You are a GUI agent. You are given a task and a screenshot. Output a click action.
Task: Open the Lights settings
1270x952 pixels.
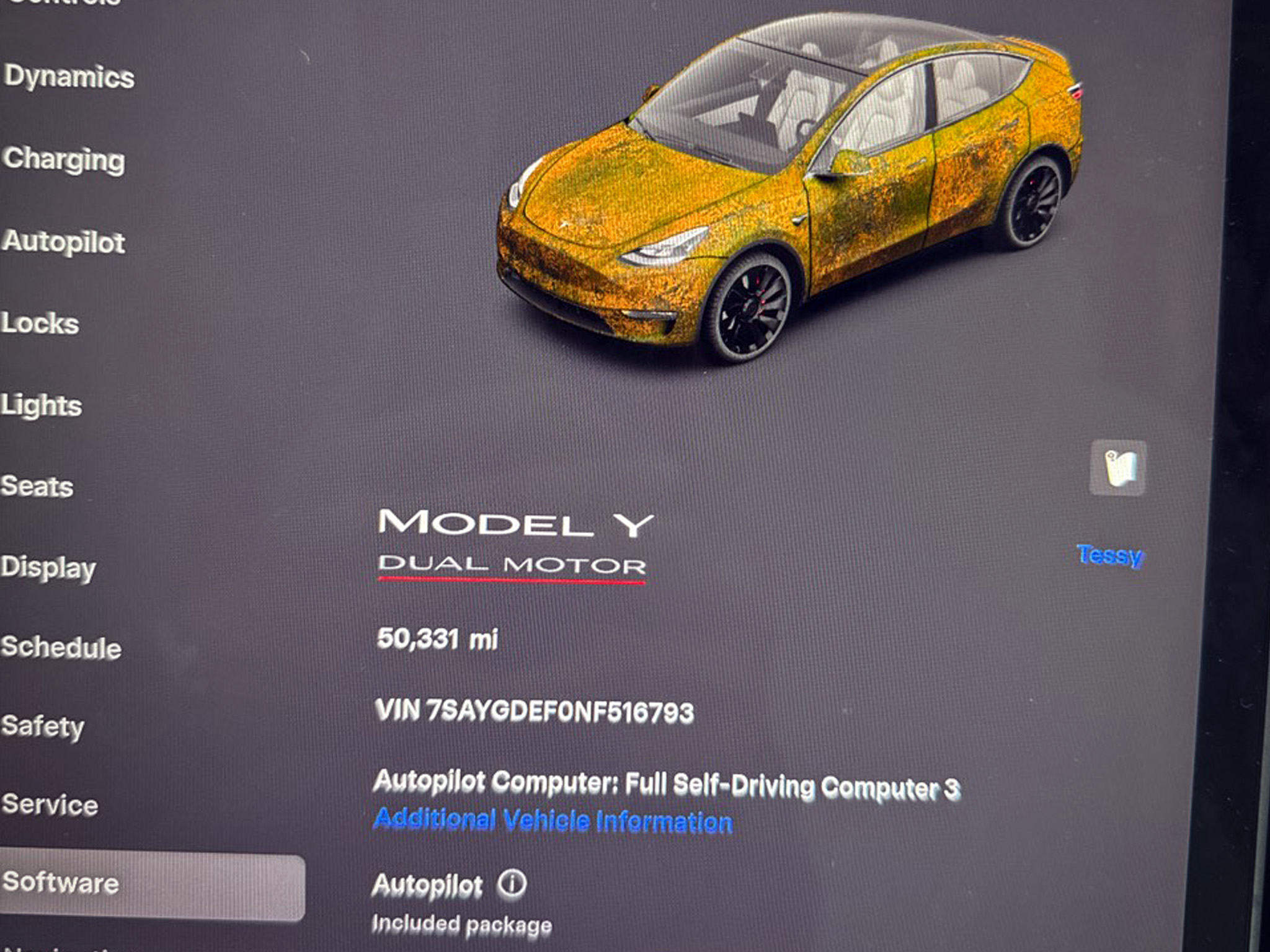42,404
